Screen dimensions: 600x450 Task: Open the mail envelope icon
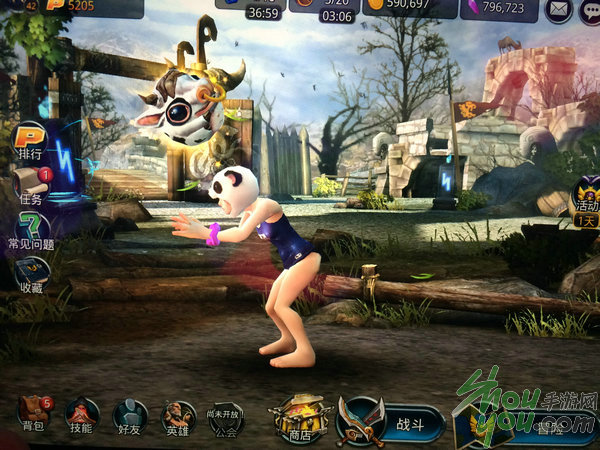(x=558, y=11)
